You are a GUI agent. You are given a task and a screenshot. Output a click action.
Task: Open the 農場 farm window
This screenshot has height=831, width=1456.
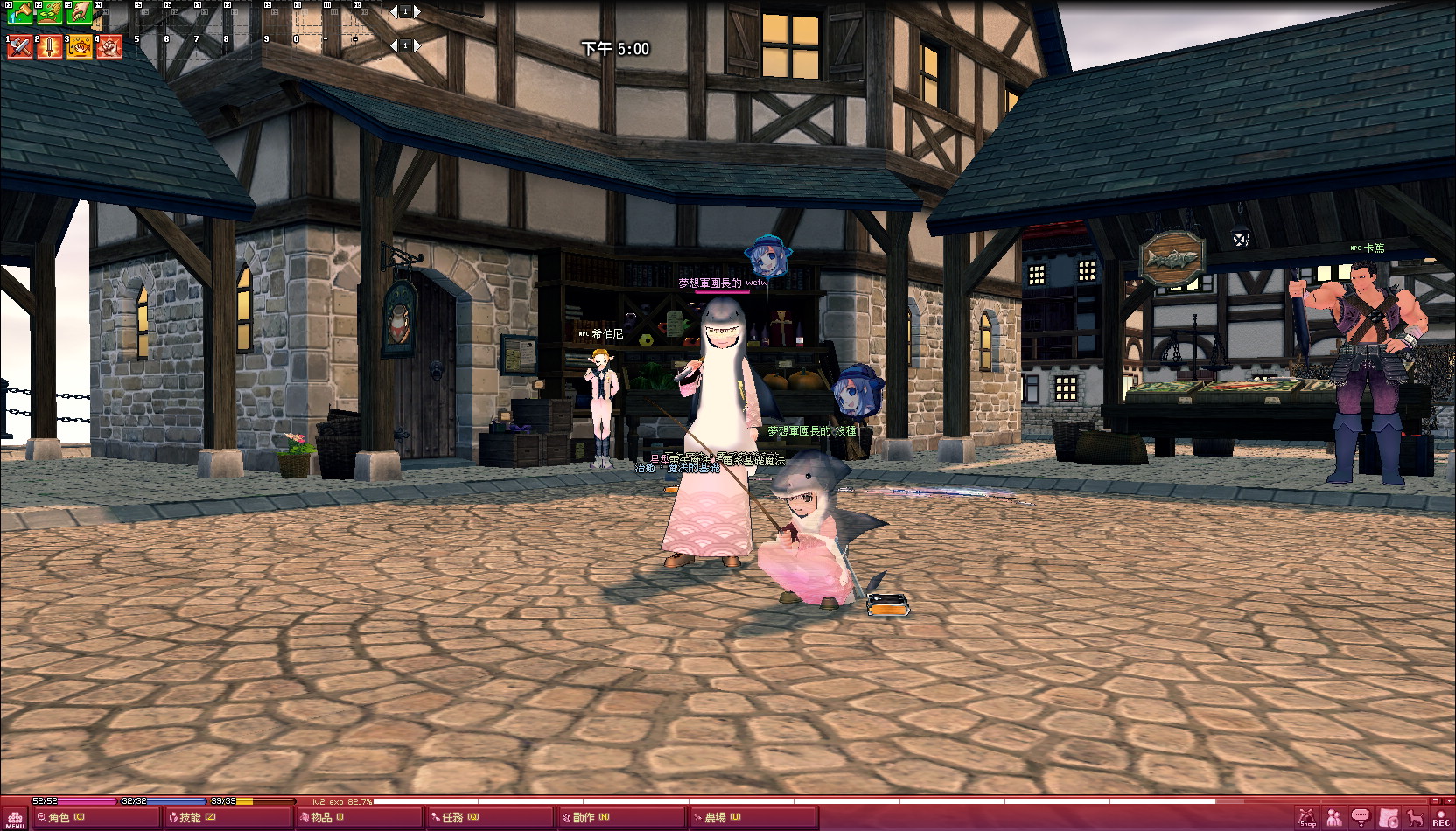tap(717, 817)
